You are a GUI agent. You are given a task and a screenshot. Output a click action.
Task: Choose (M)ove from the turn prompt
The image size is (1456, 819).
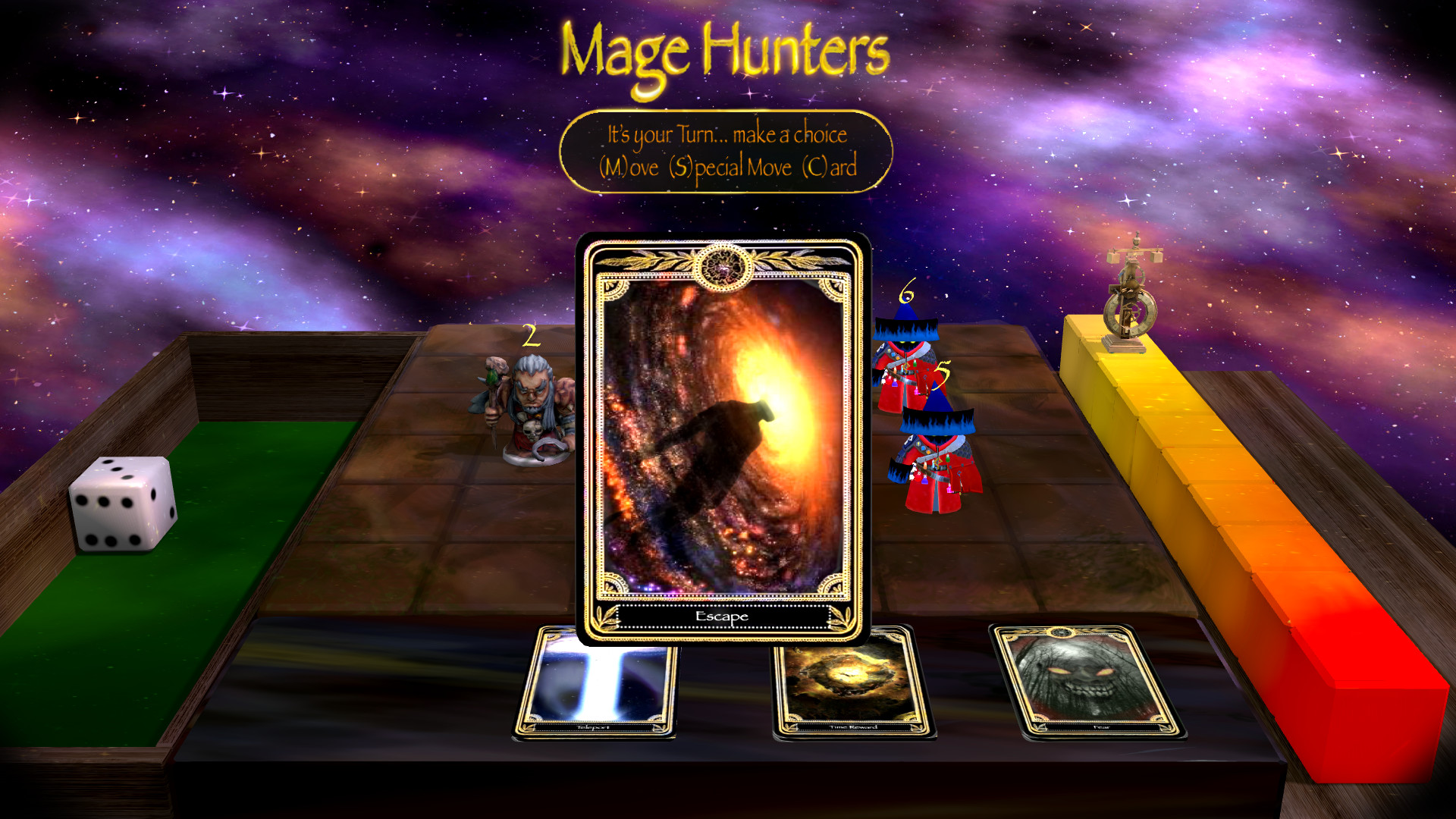tap(629, 167)
